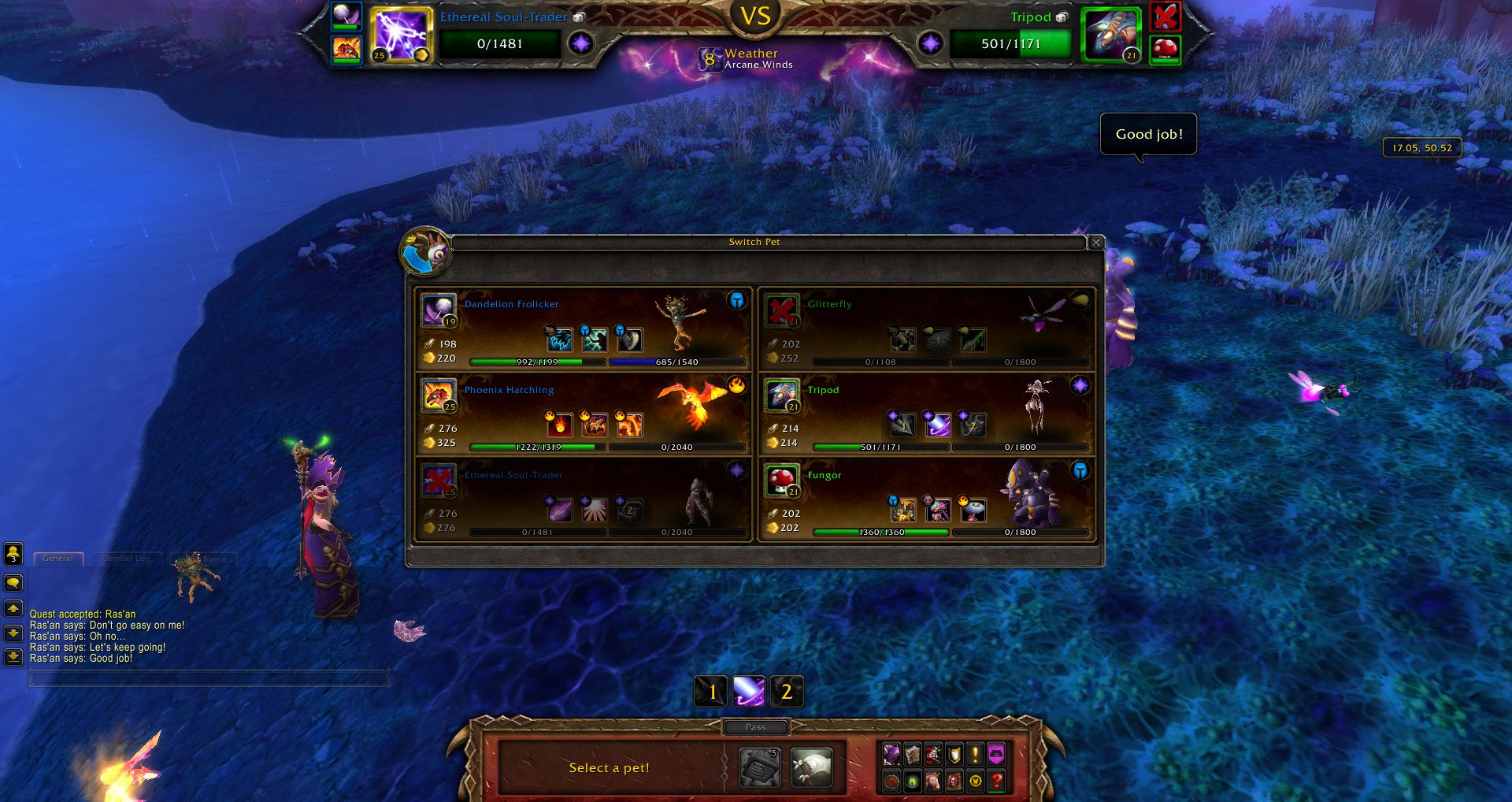Screen dimensions: 1512x802
Task: Click the Arcane Winds weather icon
Action: (710, 59)
